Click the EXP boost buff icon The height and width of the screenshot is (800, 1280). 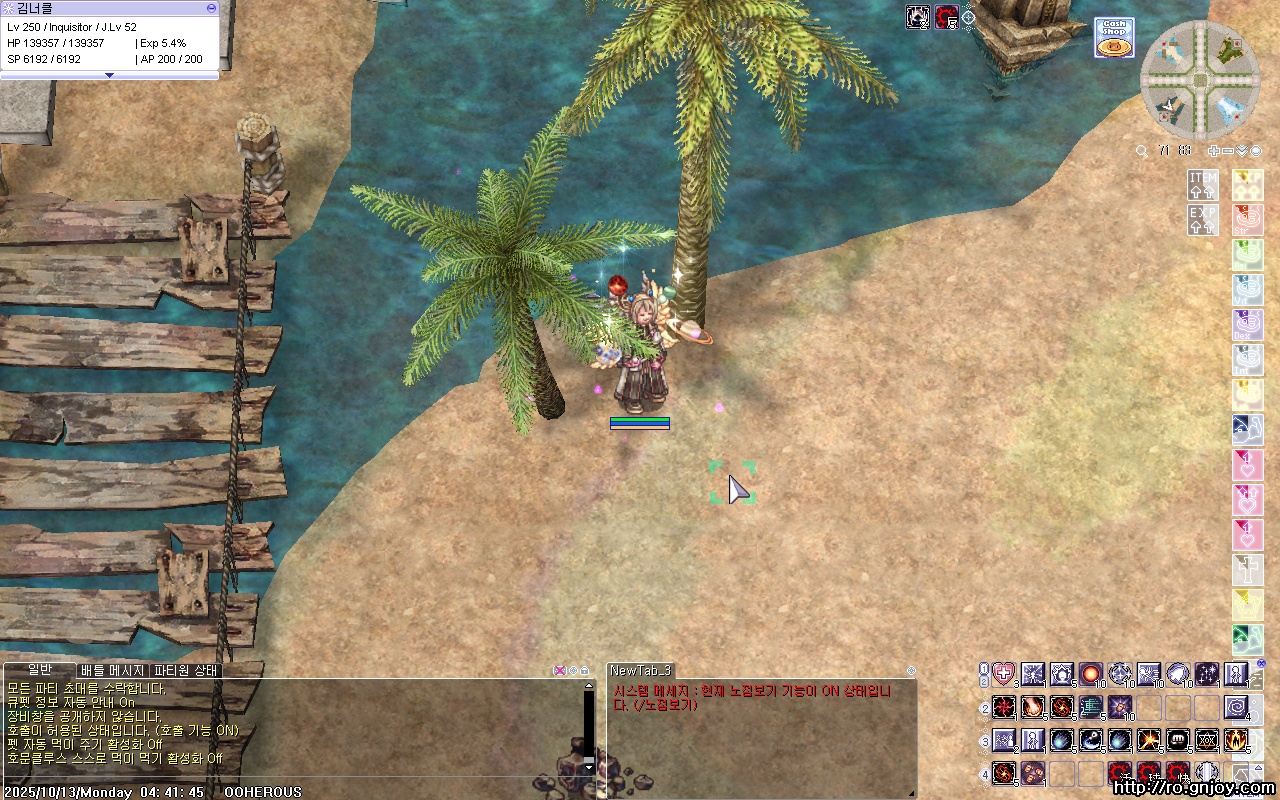coord(1203,219)
